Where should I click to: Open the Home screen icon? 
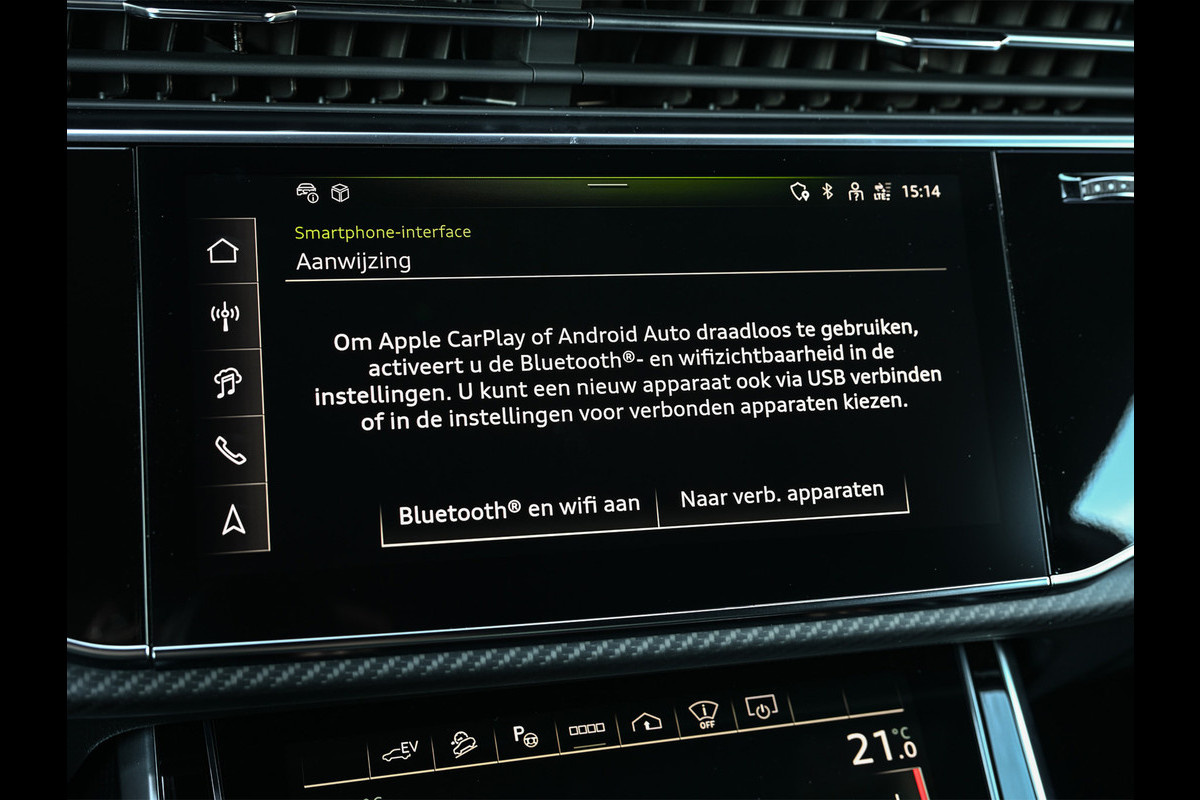pos(223,251)
